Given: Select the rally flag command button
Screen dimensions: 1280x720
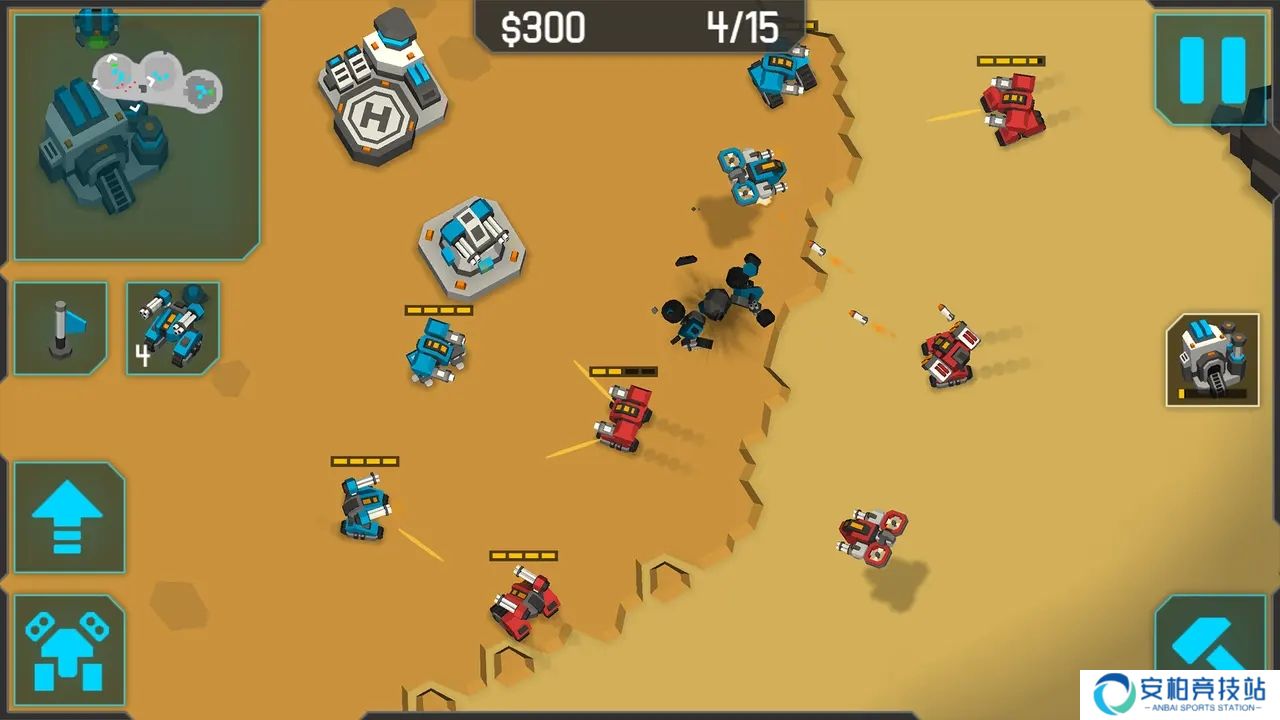Looking at the screenshot, I should 60,328.
